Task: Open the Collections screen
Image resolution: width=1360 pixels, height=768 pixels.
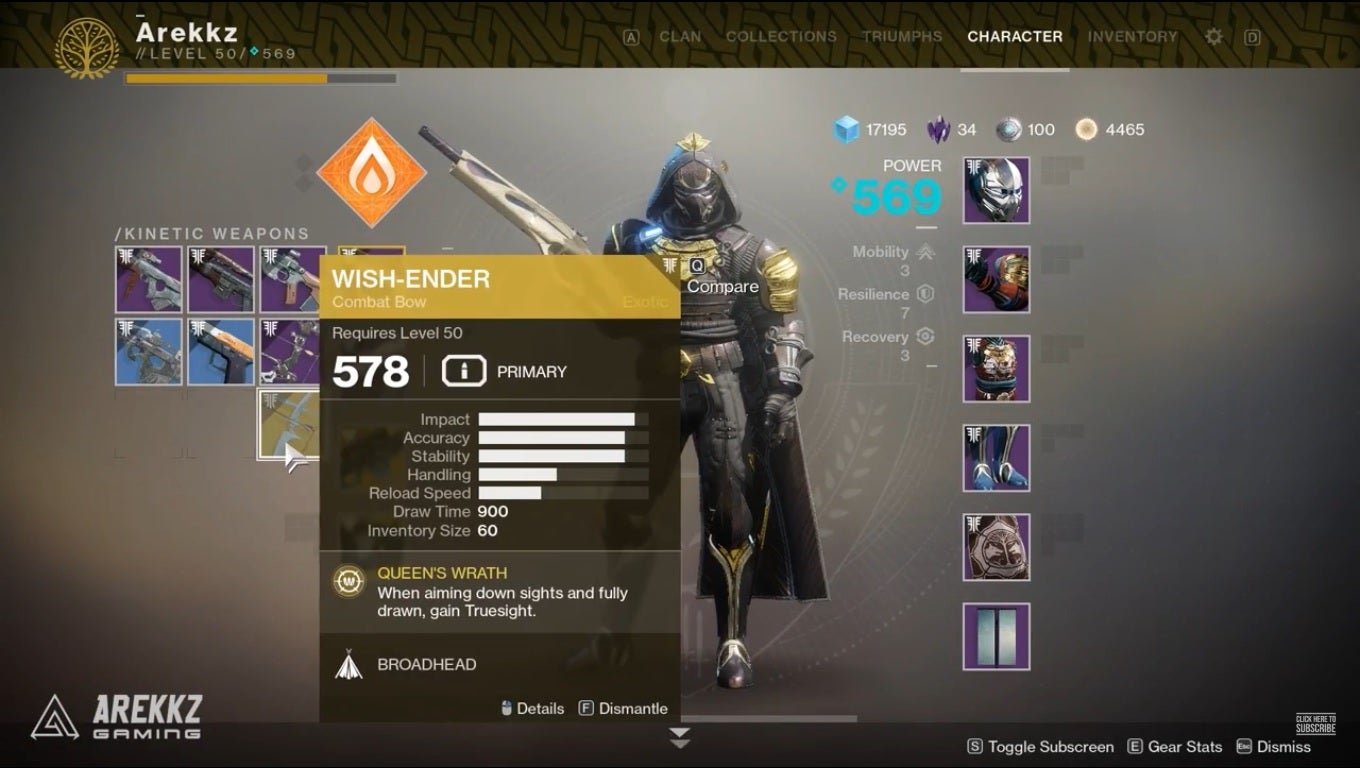Action: [781, 36]
